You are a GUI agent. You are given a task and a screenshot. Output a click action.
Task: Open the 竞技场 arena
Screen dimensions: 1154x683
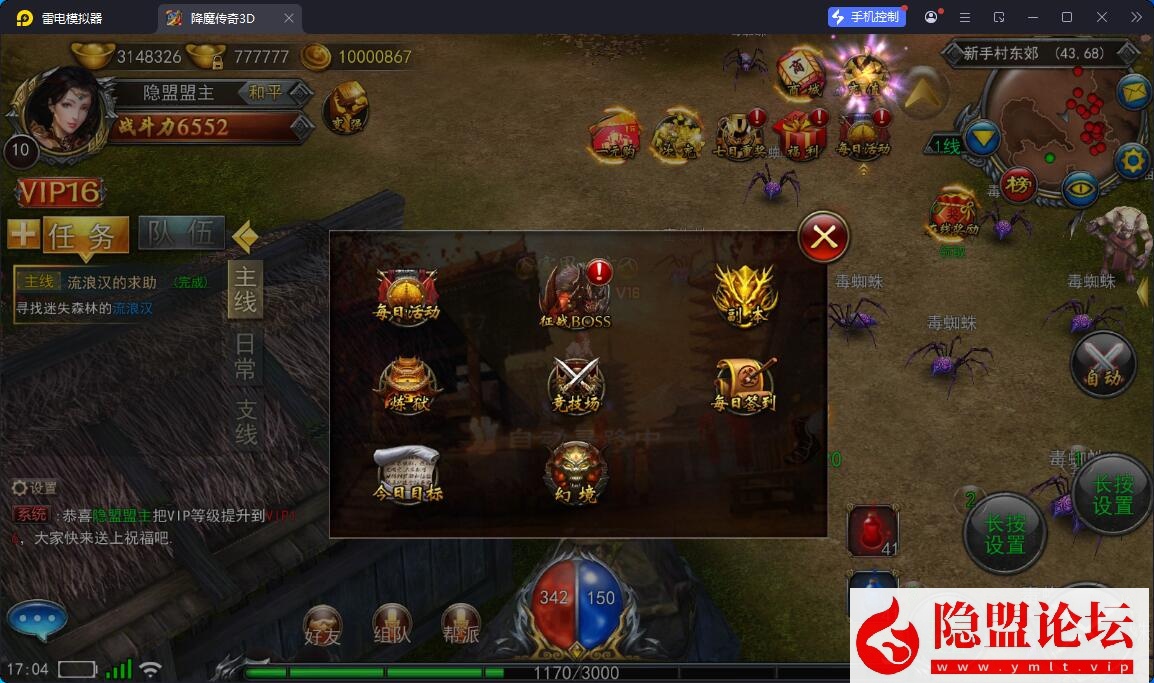pyautogui.click(x=576, y=385)
